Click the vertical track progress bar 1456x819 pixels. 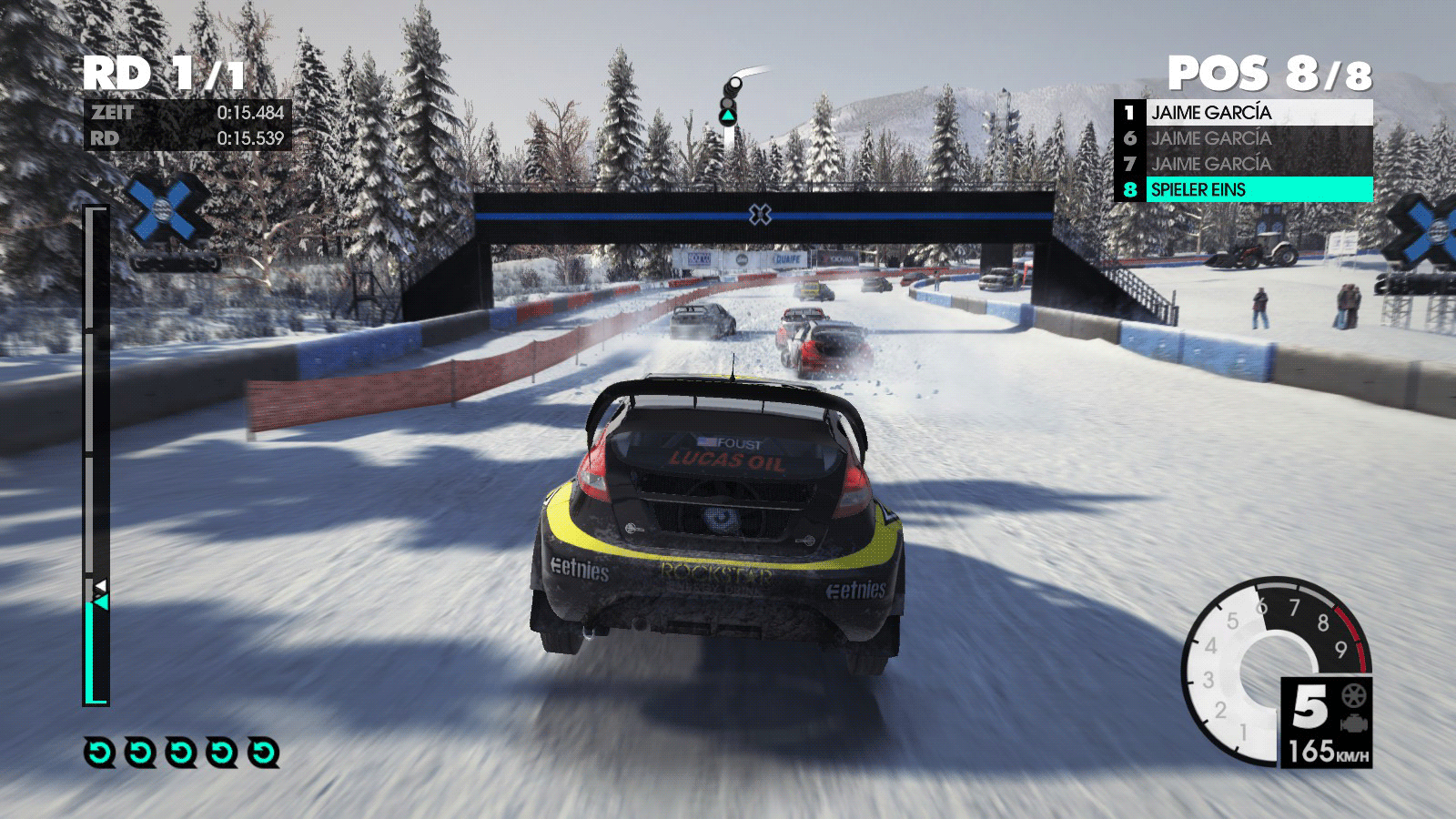[x=96, y=455]
